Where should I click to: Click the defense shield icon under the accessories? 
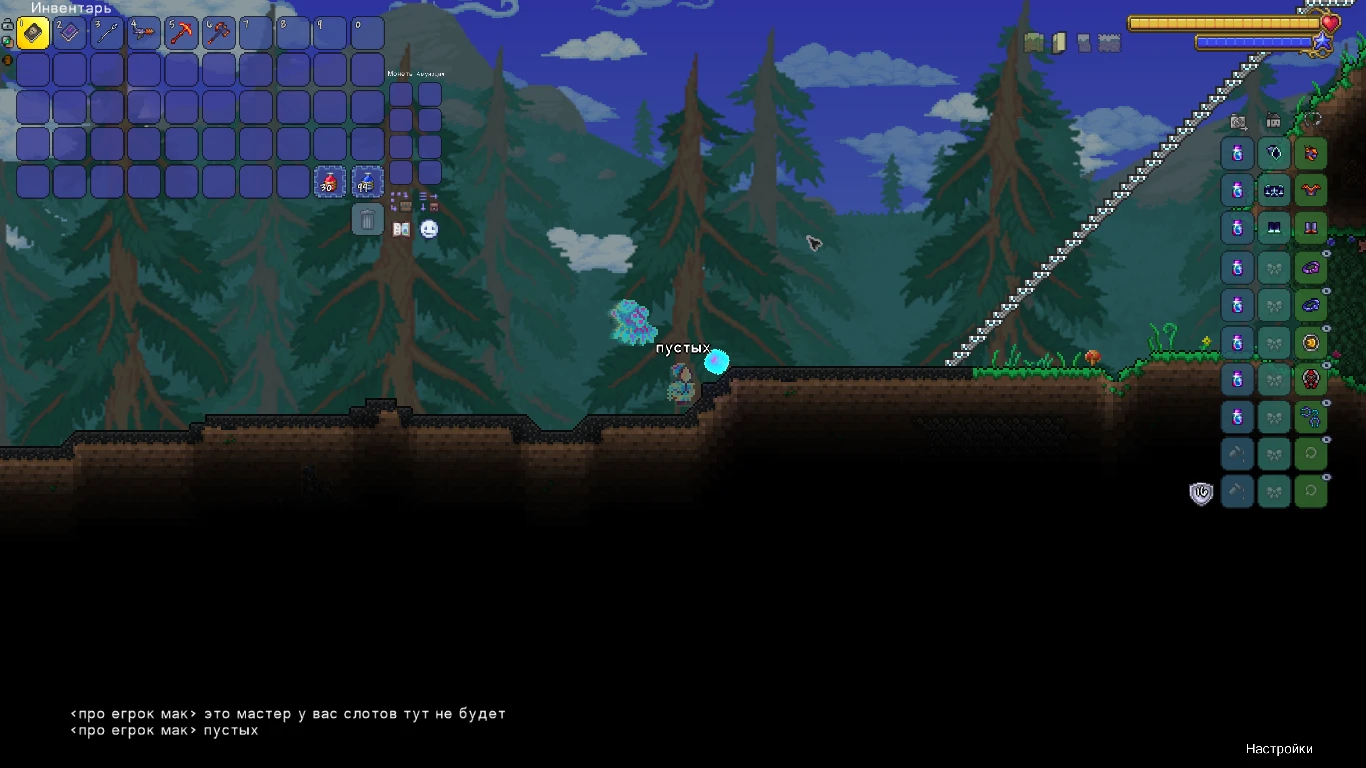click(x=1200, y=492)
